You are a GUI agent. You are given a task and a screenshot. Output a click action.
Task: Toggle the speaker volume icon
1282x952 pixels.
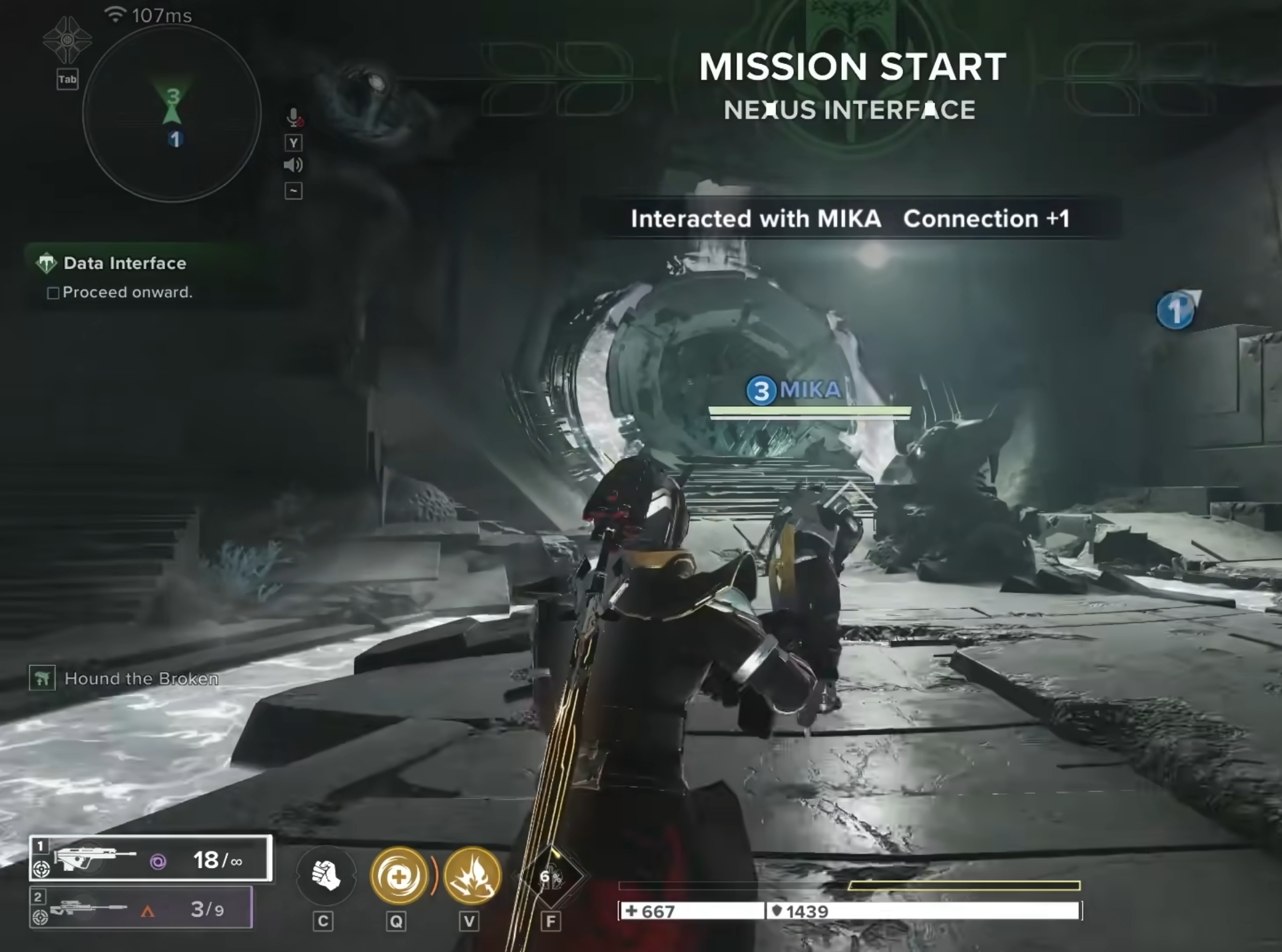[293, 165]
